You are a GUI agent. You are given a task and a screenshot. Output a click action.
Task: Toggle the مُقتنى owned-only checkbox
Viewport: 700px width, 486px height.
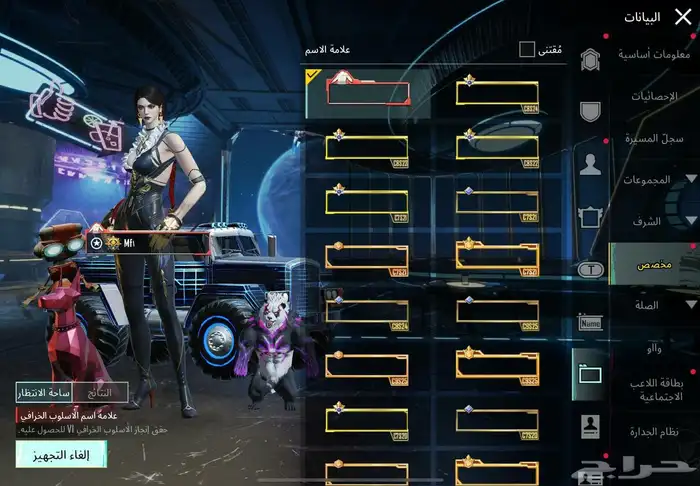pyautogui.click(x=527, y=49)
